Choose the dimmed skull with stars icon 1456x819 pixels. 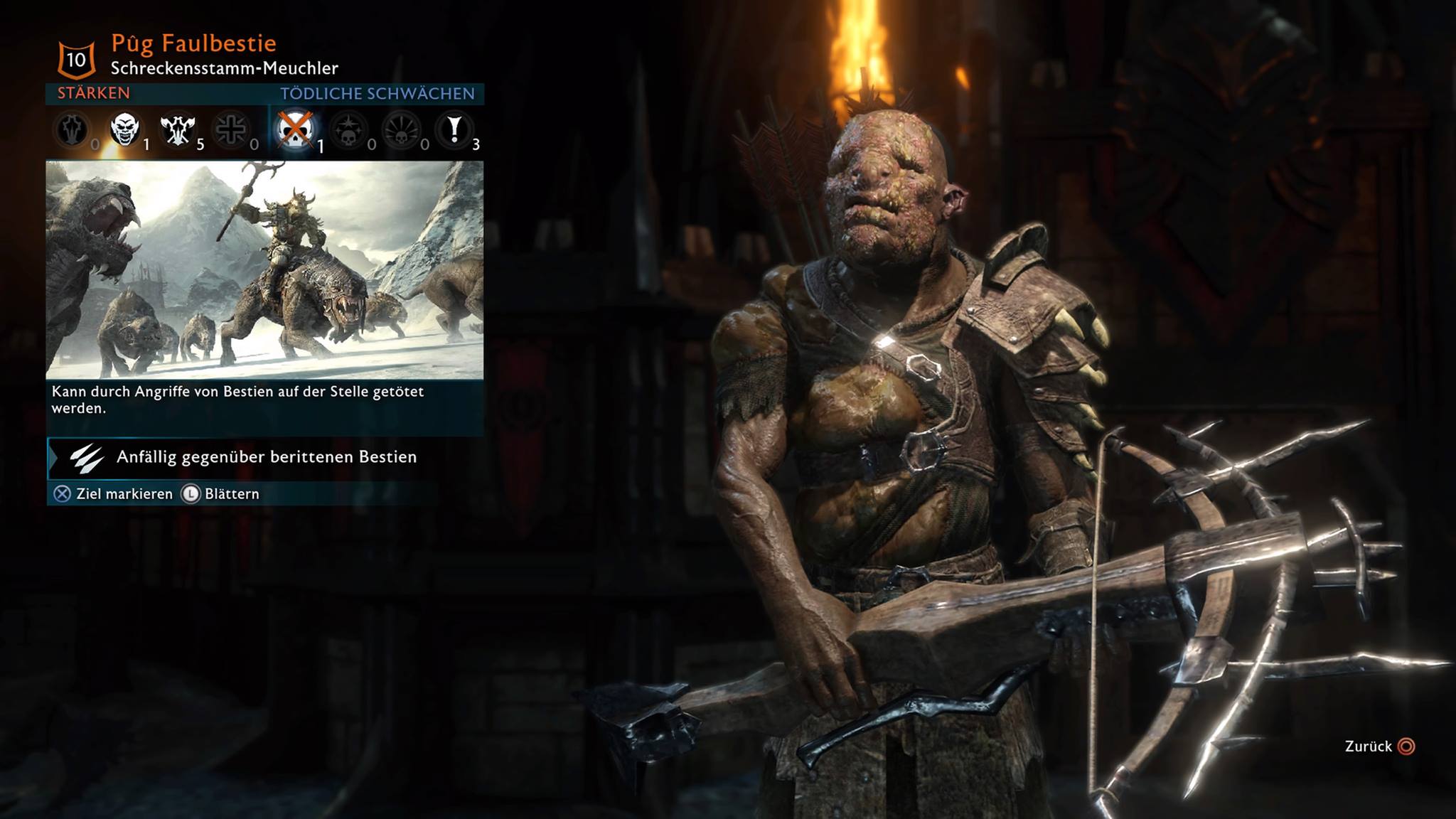click(348, 131)
